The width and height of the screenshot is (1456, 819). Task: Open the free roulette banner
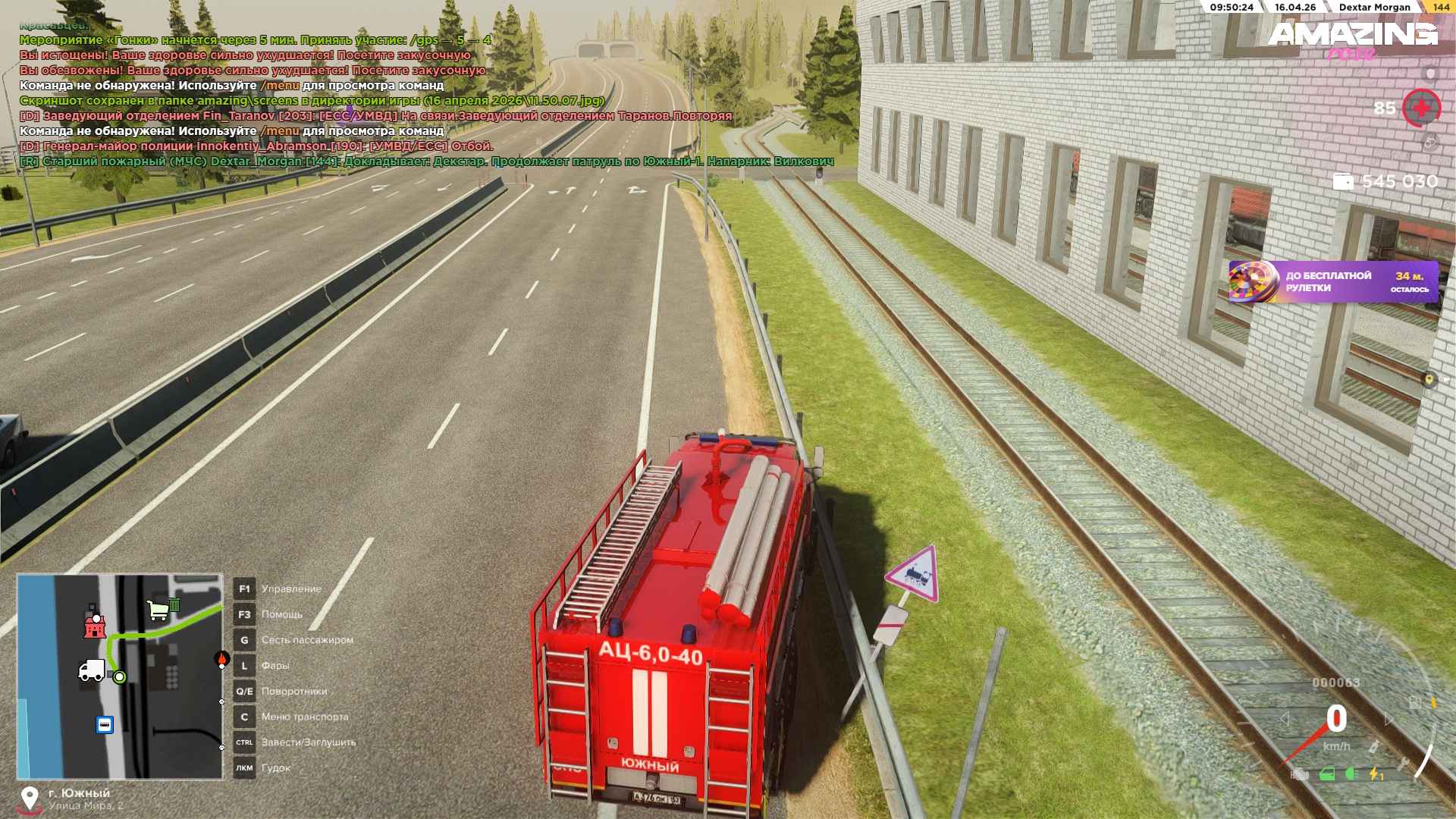point(1332,282)
